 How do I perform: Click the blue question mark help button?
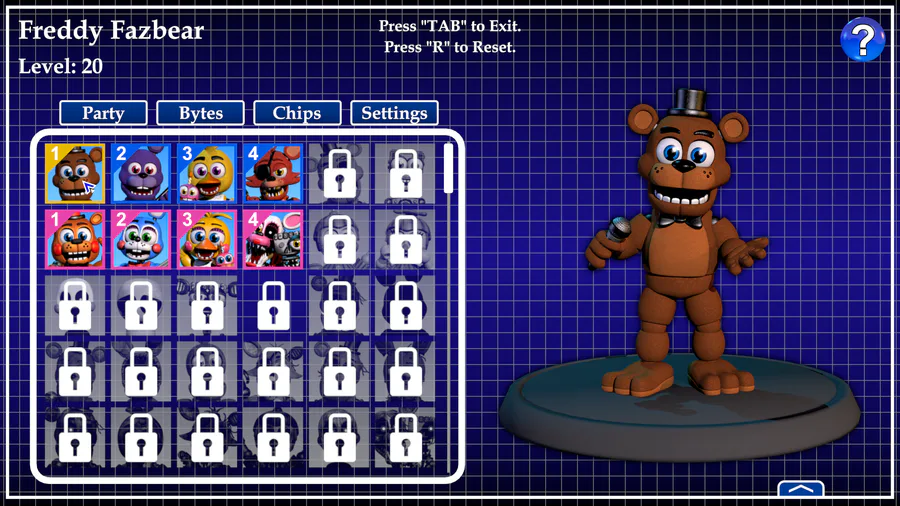coord(862,39)
